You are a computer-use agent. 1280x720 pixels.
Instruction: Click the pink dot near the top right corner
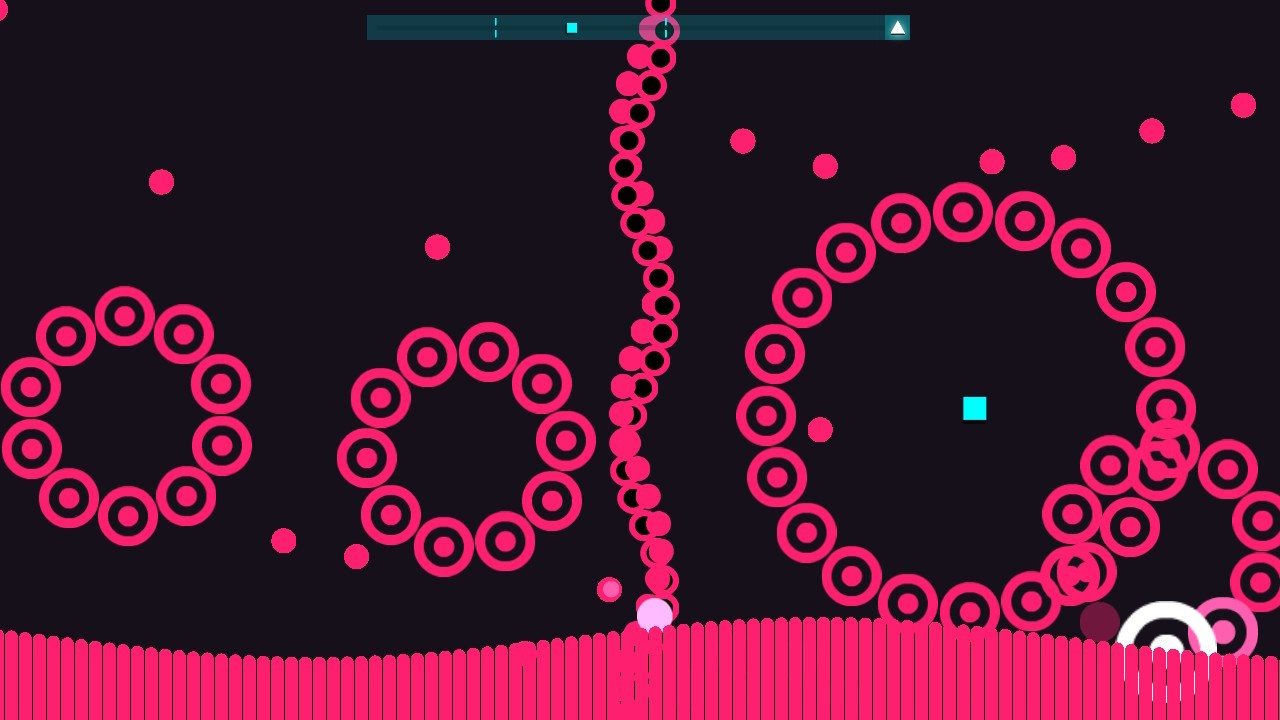1244,103
